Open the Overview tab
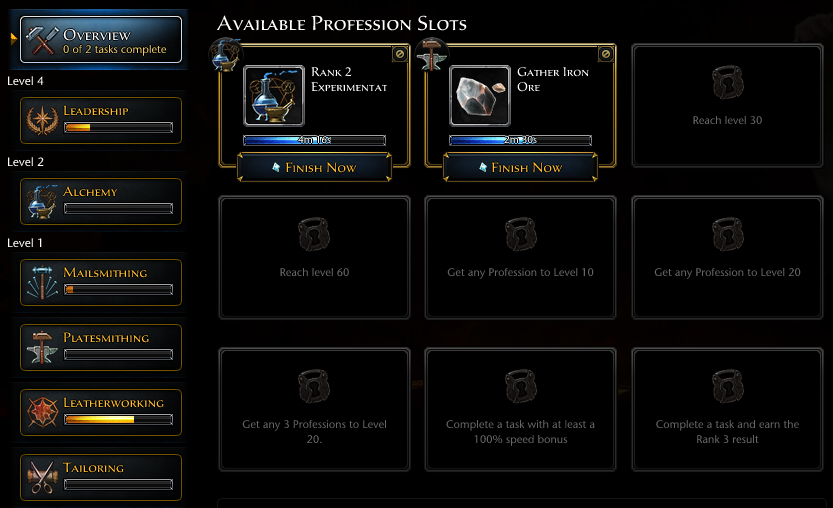The image size is (833, 508). tap(100, 40)
